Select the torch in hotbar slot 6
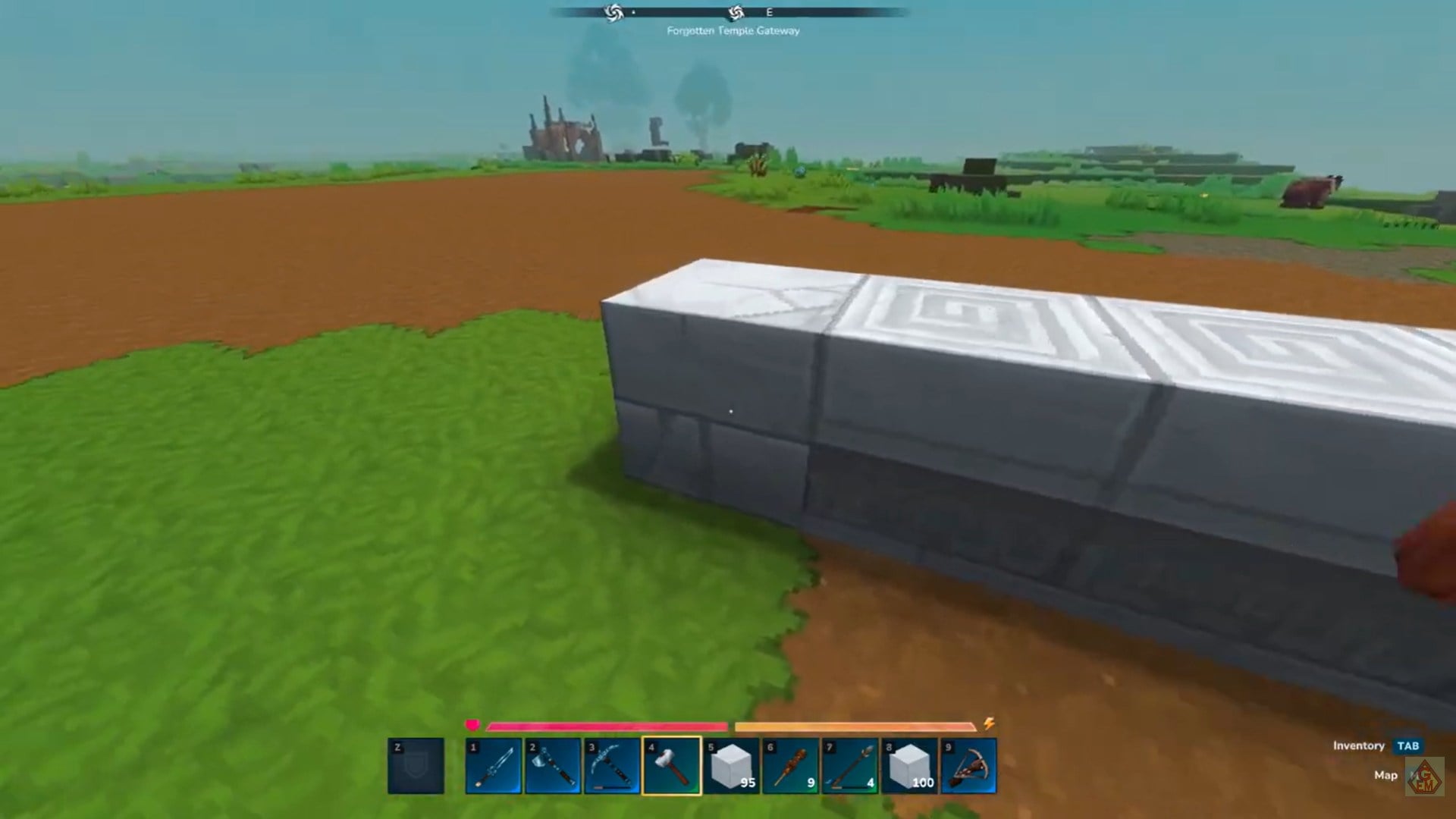 791,766
